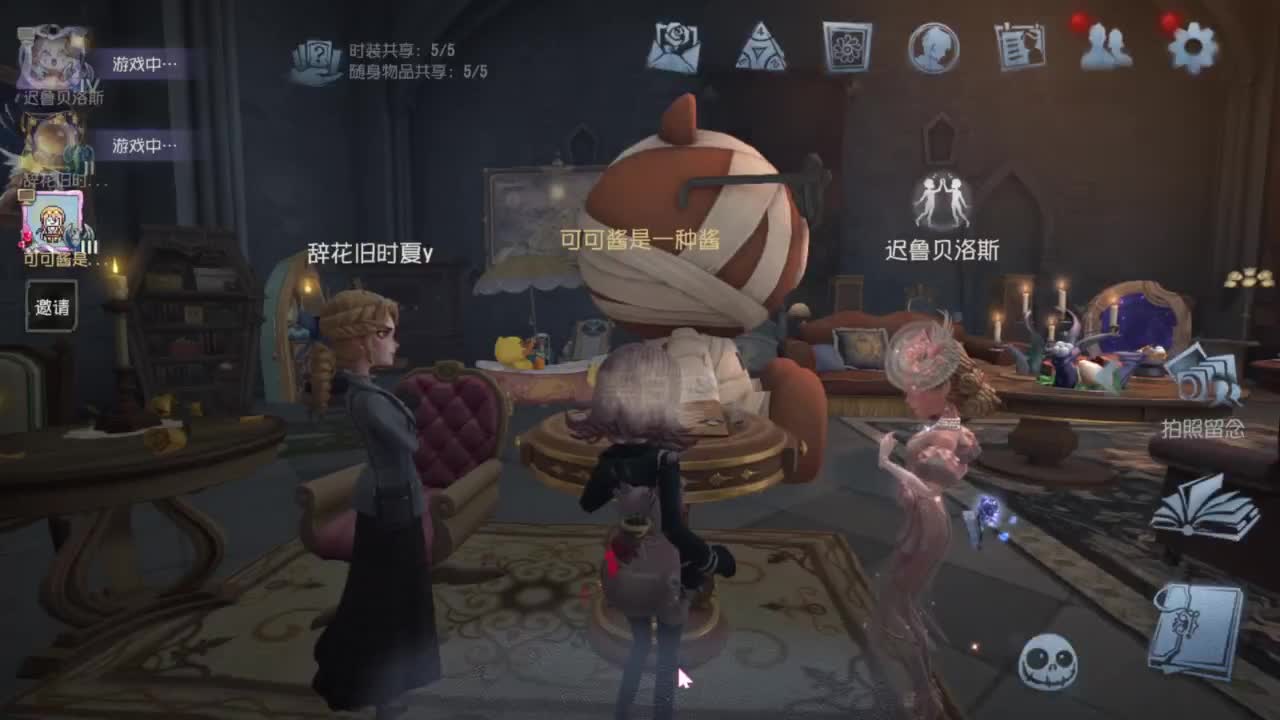This screenshot has height=720, width=1280.
Task: Select 迟鲁贝洛斯's avatar in the left sidebar
Action: click(x=48, y=55)
